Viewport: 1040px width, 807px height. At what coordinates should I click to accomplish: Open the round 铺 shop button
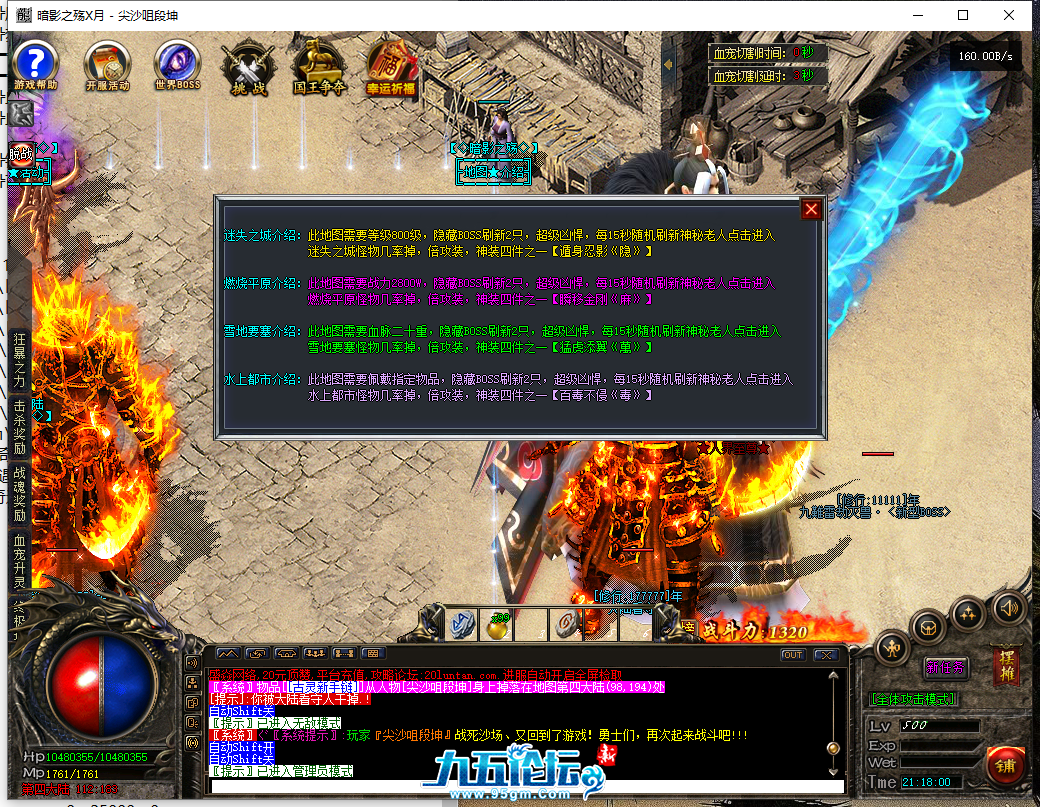tap(1004, 766)
